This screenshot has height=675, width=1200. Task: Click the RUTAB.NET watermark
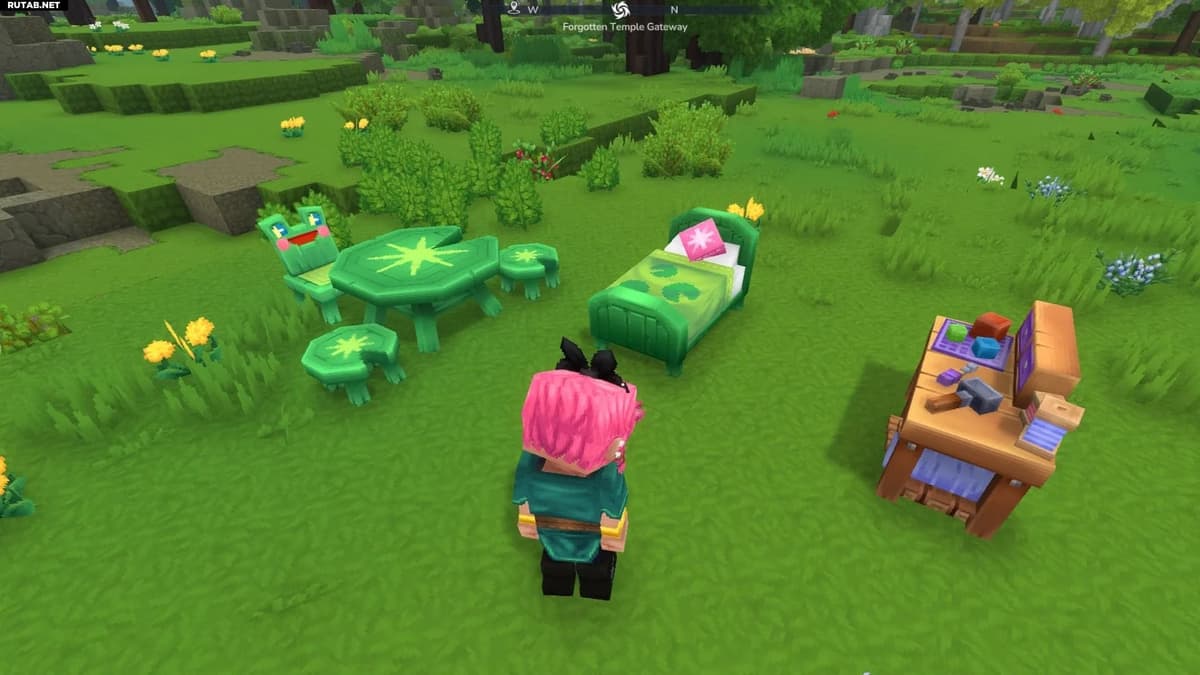[x=34, y=6]
